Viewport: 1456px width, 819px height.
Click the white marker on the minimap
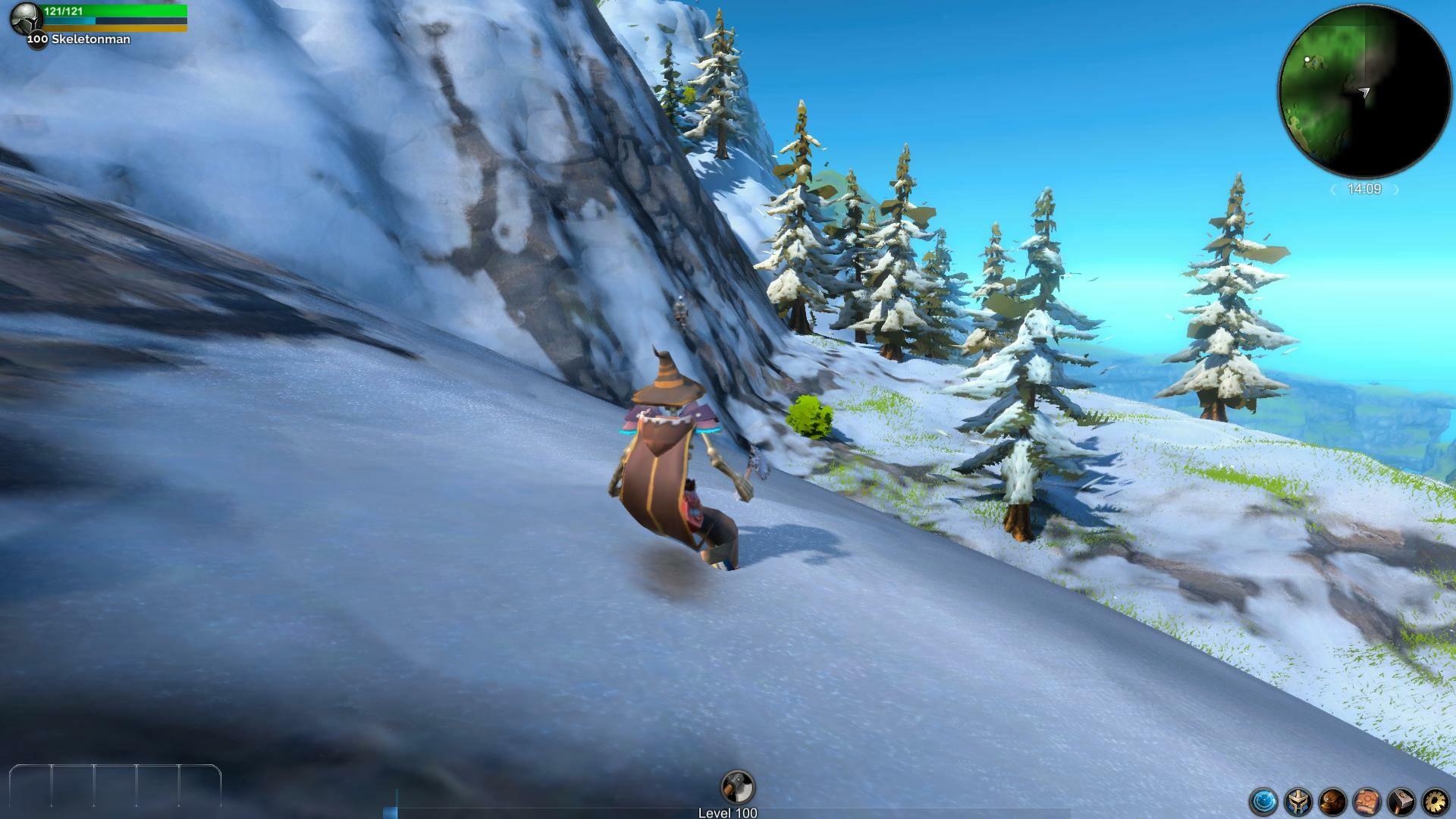pyautogui.click(x=1307, y=59)
